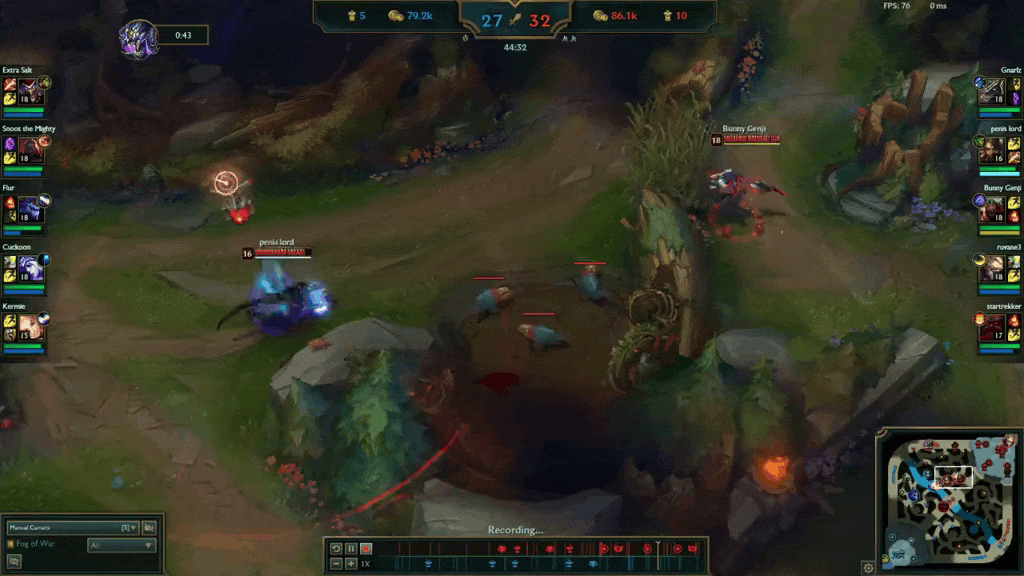Click the rewind jump-back button
Image resolution: width=1024 pixels, height=576 pixels.
tap(336, 548)
